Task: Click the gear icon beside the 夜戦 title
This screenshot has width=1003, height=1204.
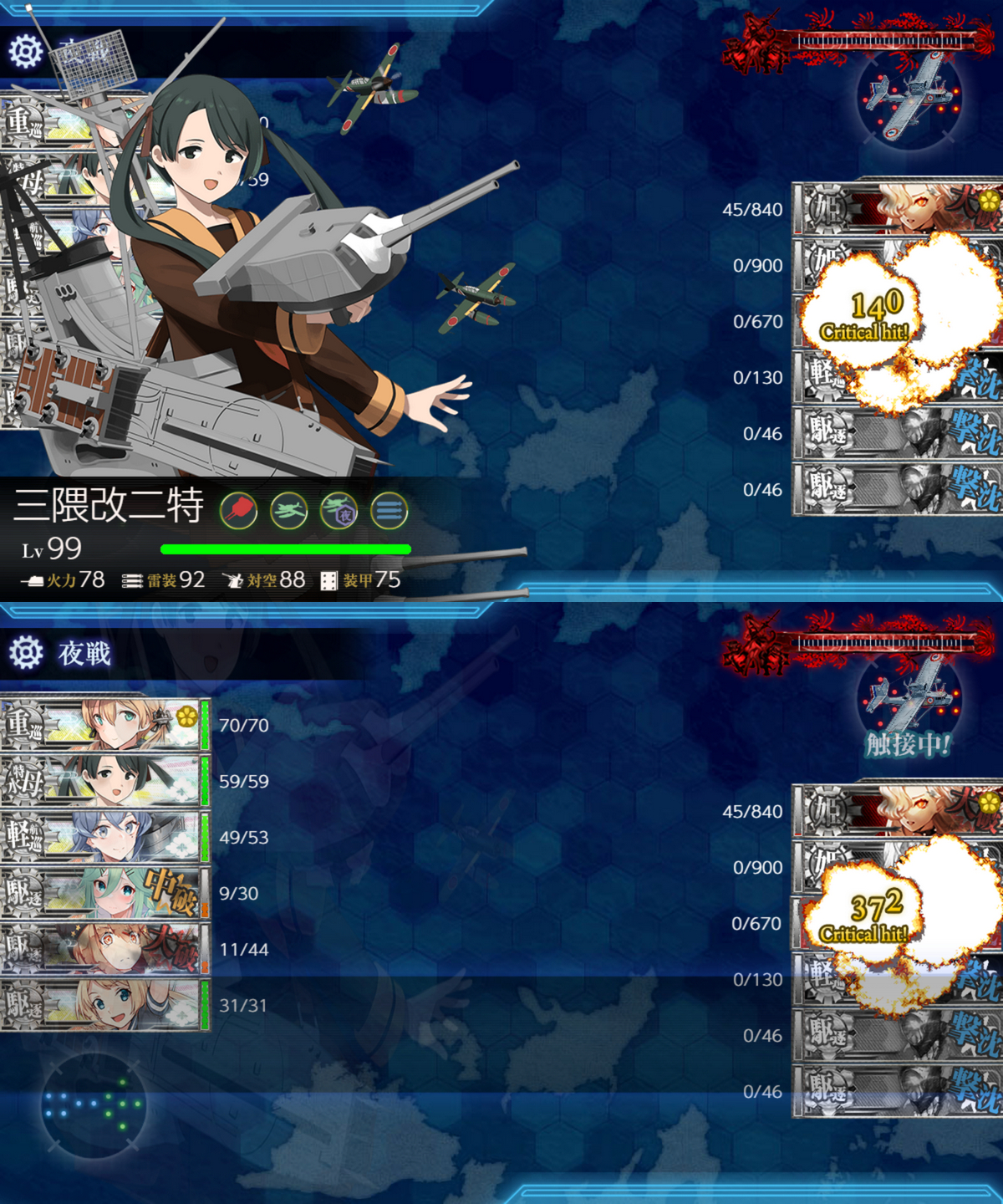Action: click(26, 652)
